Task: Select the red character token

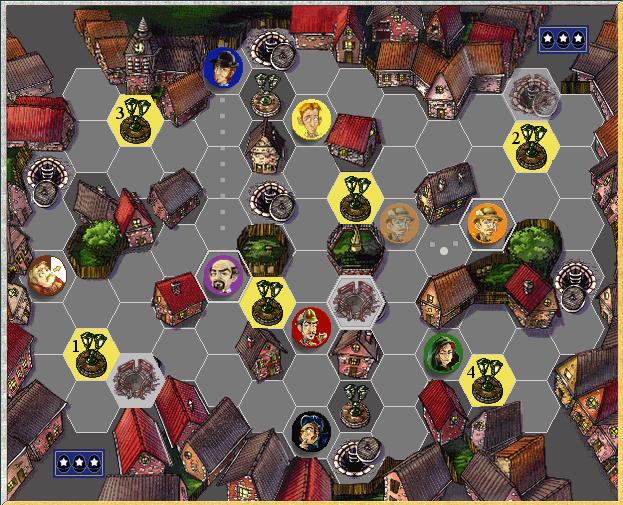Action: pyautogui.click(x=310, y=325)
